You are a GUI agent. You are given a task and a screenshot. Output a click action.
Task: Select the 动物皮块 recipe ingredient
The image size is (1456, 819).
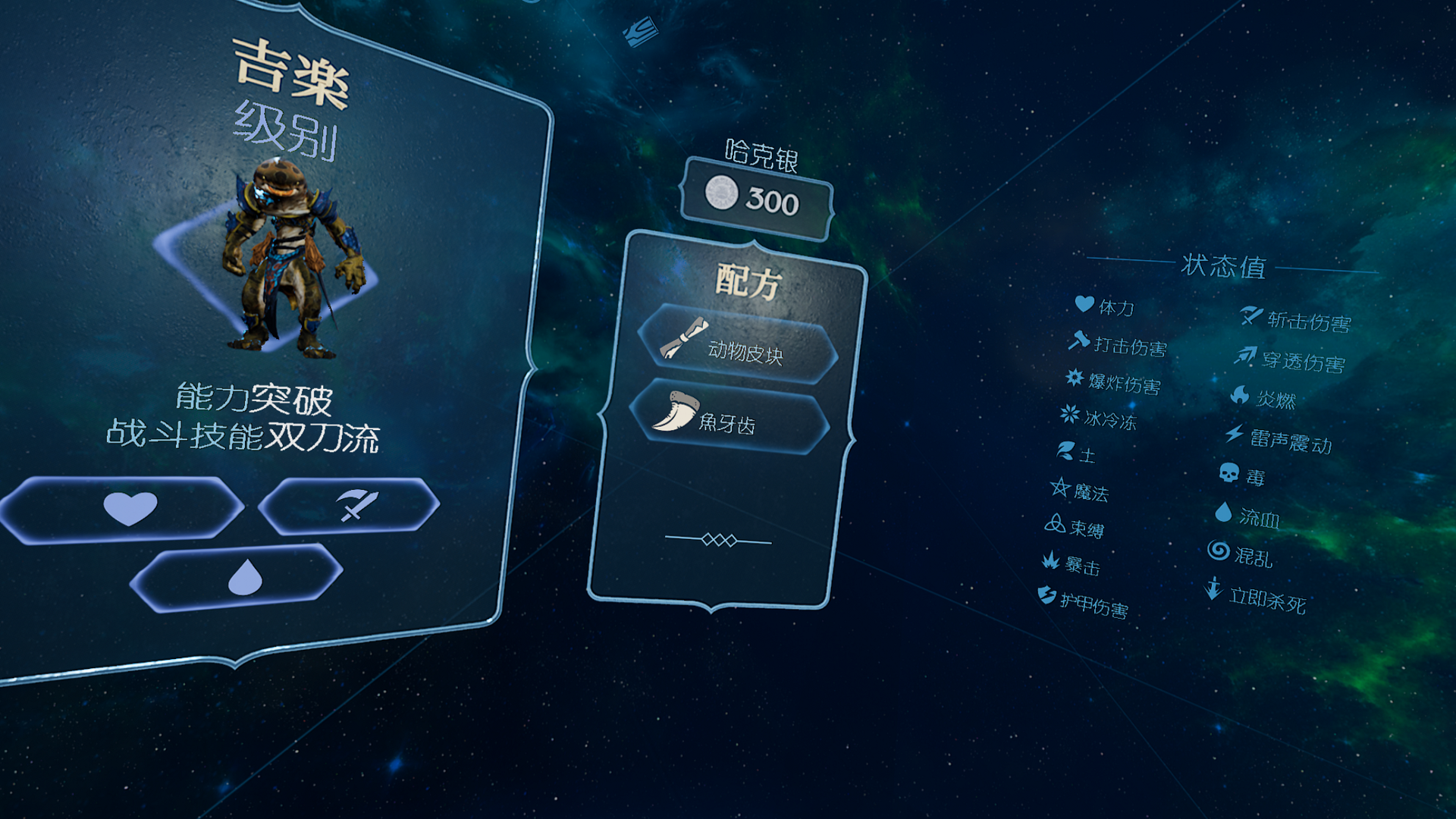pos(737,345)
